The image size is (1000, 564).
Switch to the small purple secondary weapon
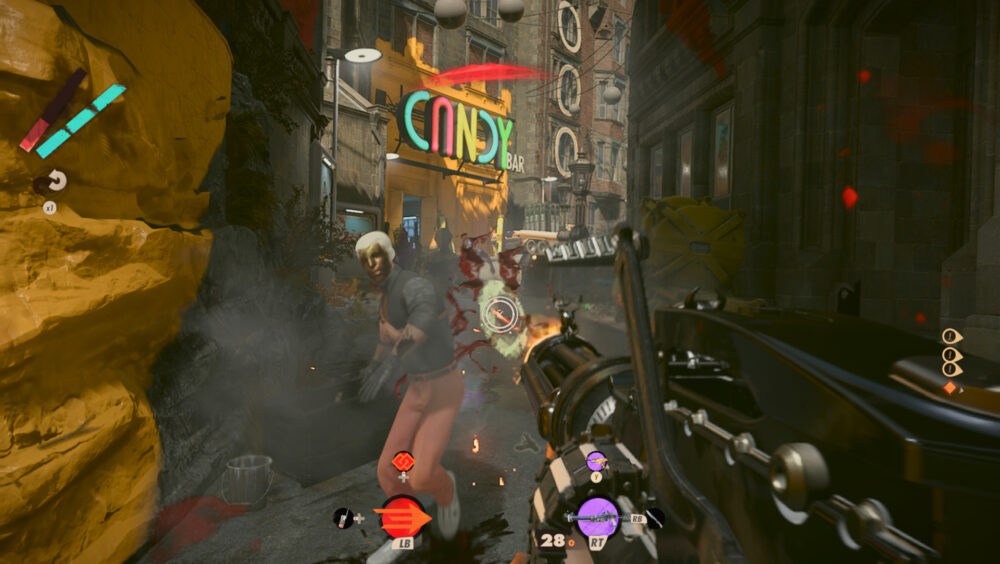596,461
